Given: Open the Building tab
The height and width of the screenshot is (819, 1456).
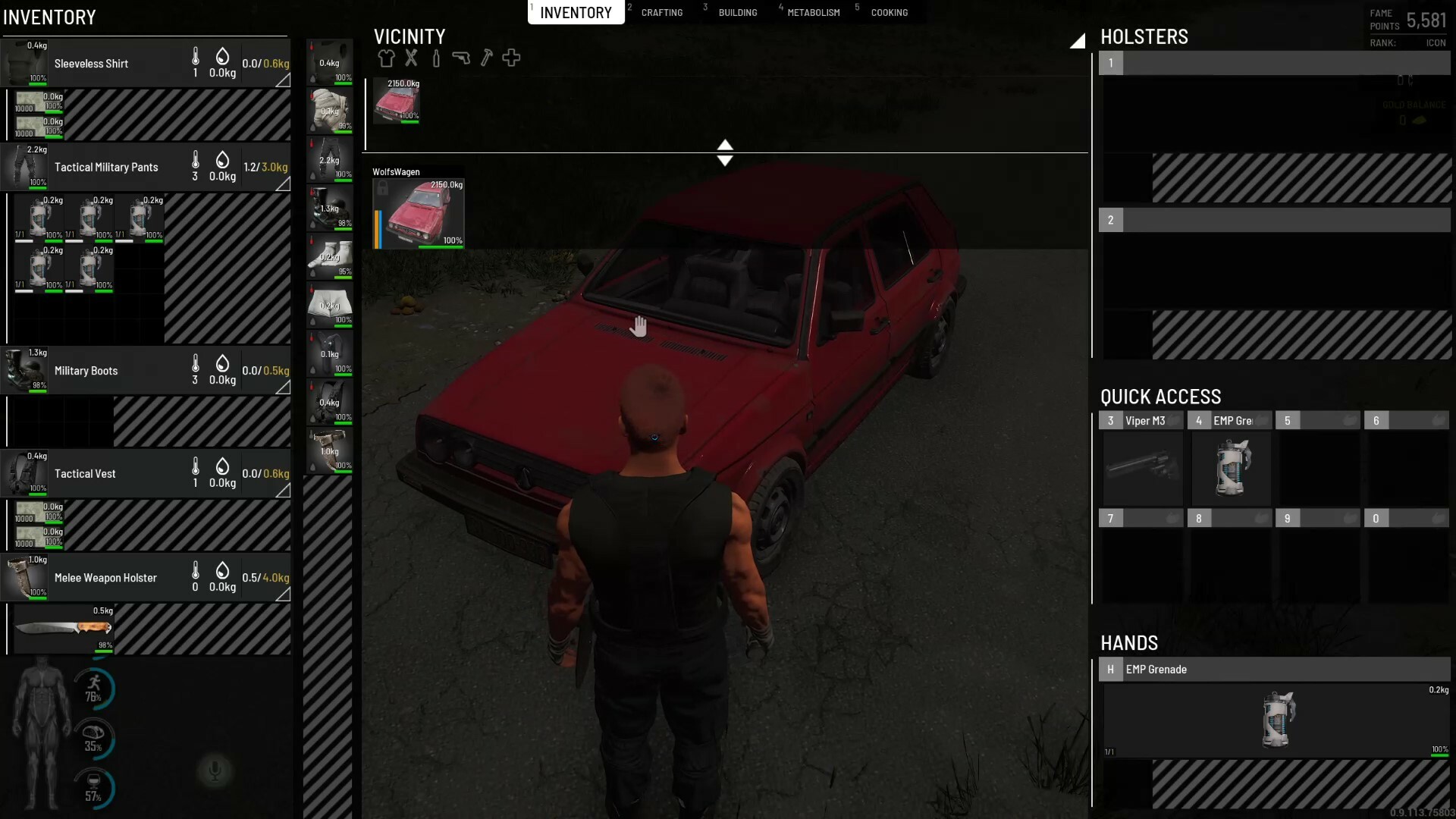Looking at the screenshot, I should click(737, 13).
